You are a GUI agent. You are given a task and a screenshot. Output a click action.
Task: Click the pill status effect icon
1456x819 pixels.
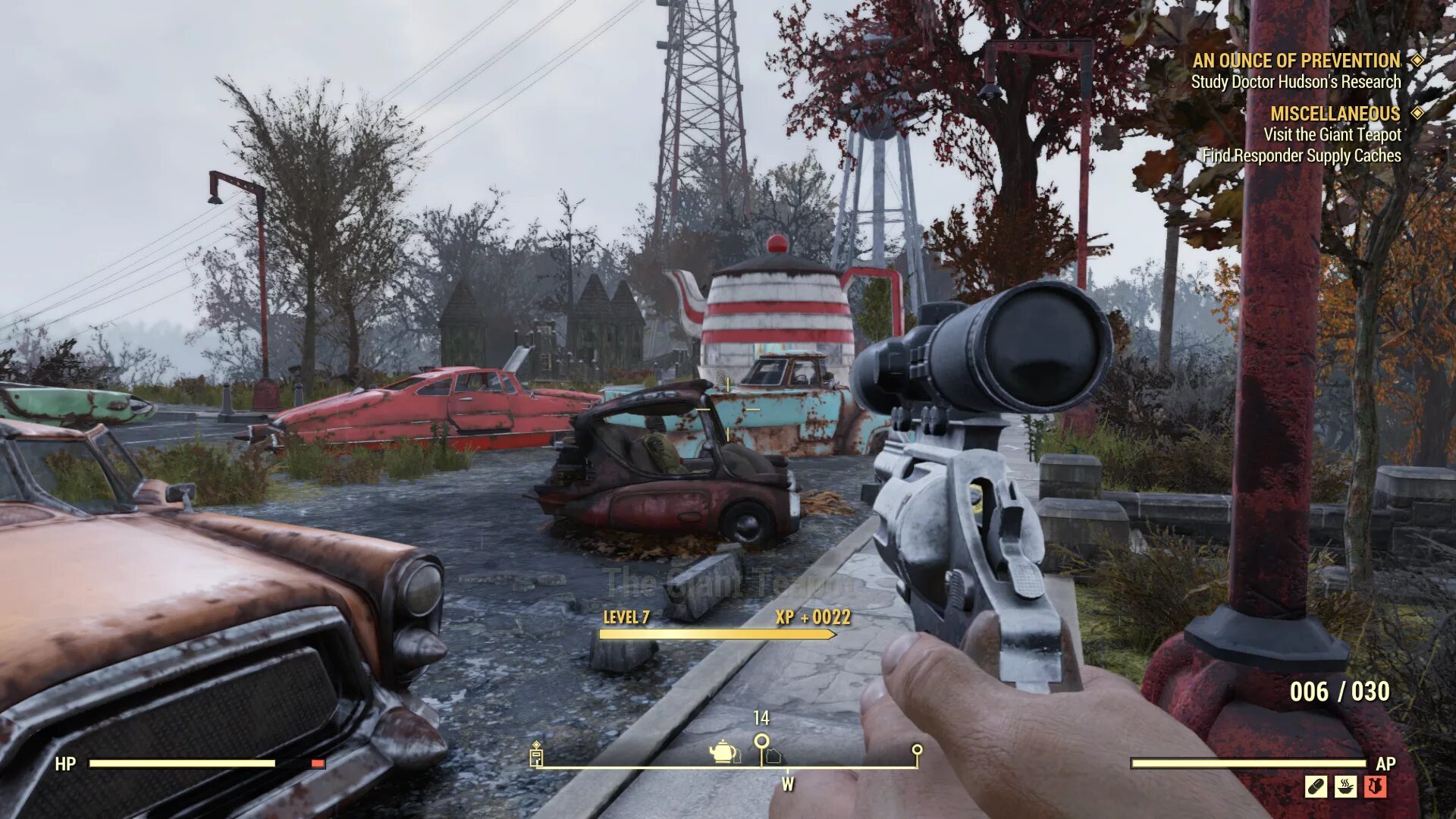coord(1316,786)
